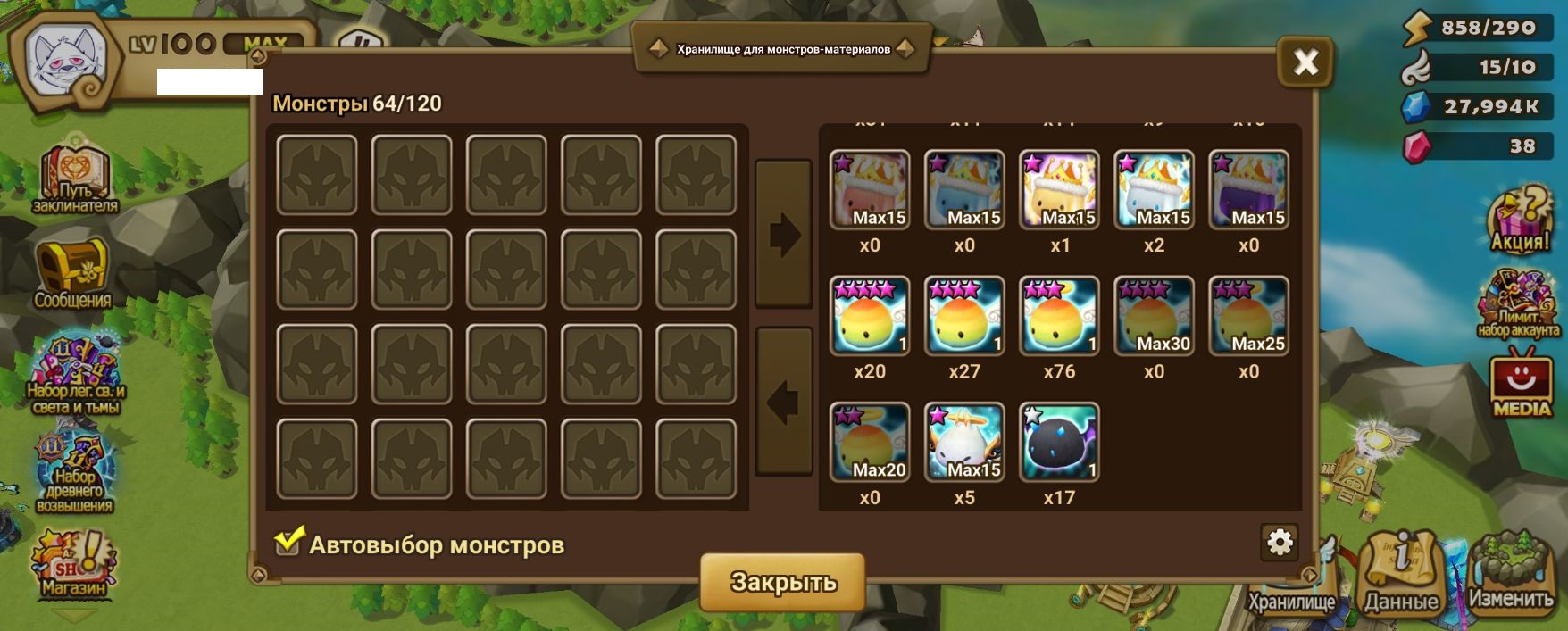The image size is (1568, 631).
Task: Move monsters back with the left arrow button
Action: [783, 402]
